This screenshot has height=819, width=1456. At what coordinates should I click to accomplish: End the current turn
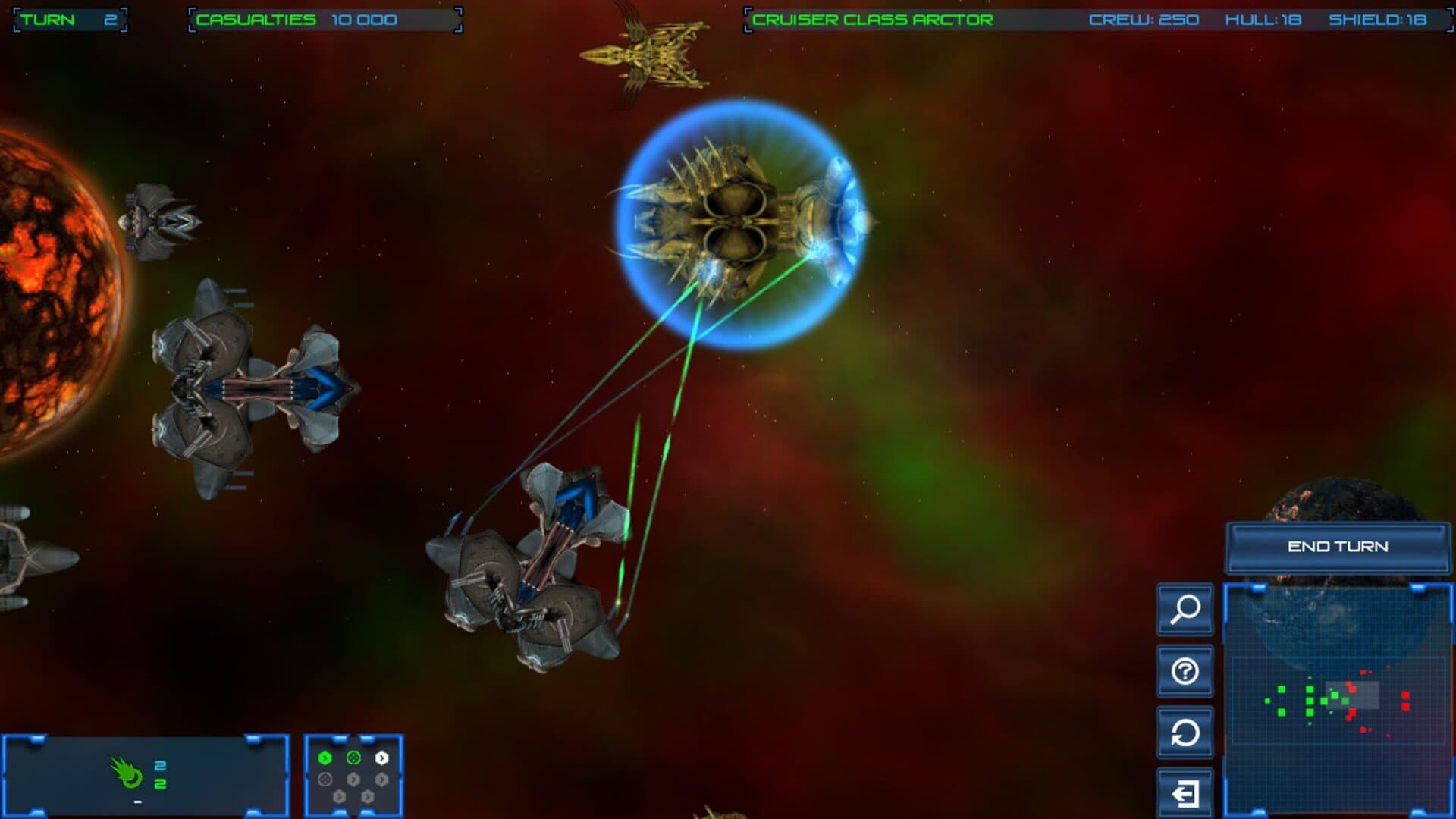point(1338,547)
